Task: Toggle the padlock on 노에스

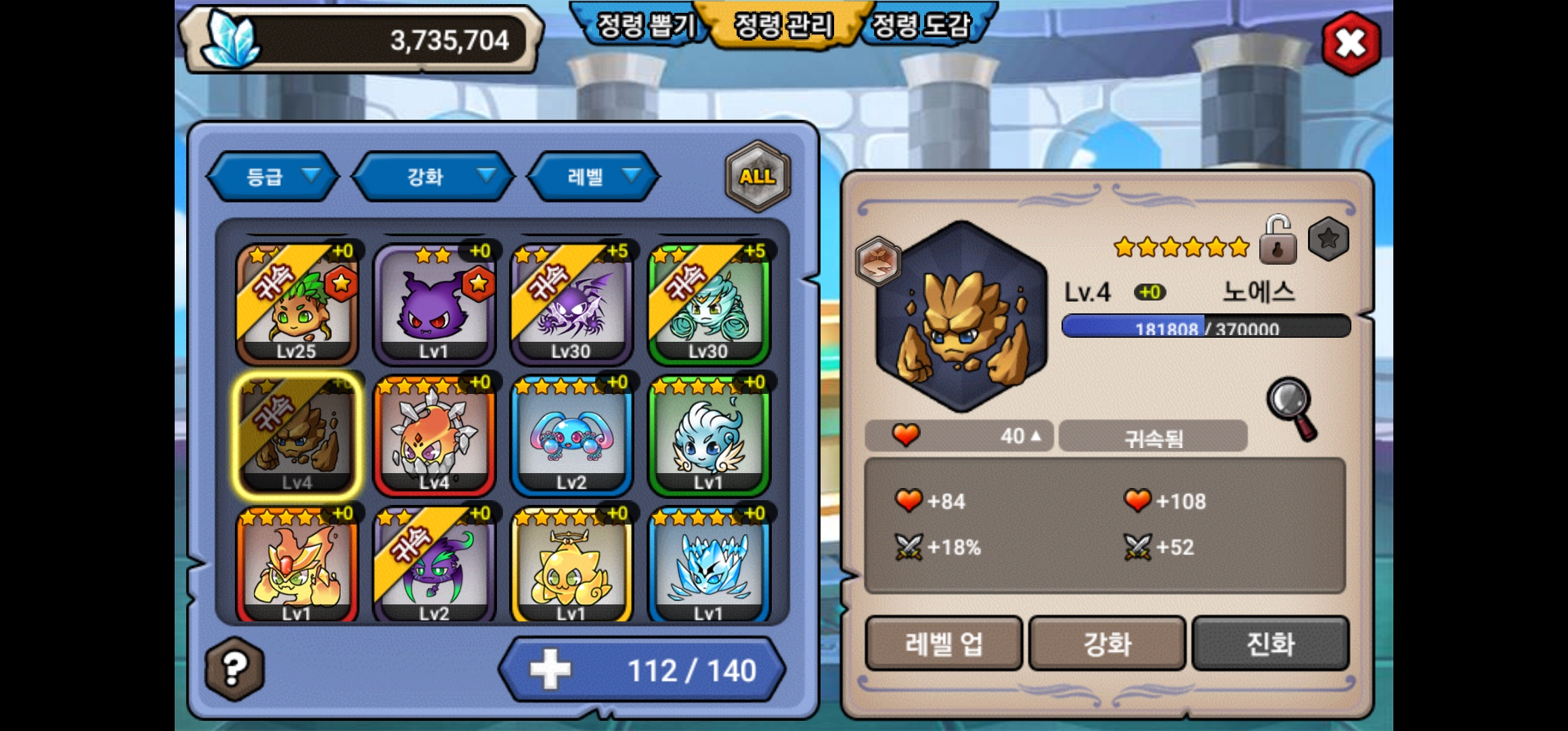Action: pyautogui.click(x=1278, y=241)
